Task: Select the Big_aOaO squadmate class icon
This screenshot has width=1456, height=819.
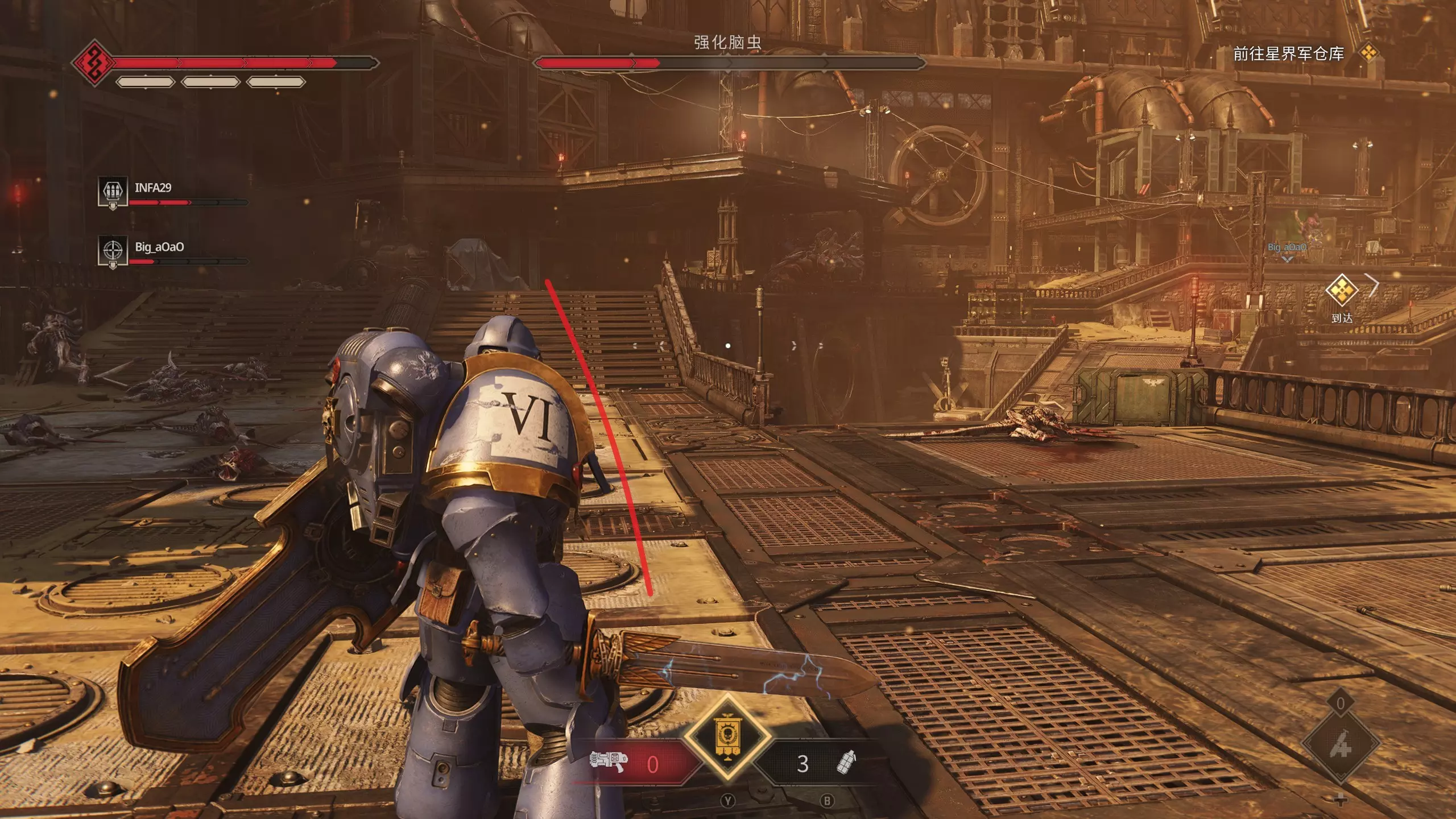Action: 112,251
